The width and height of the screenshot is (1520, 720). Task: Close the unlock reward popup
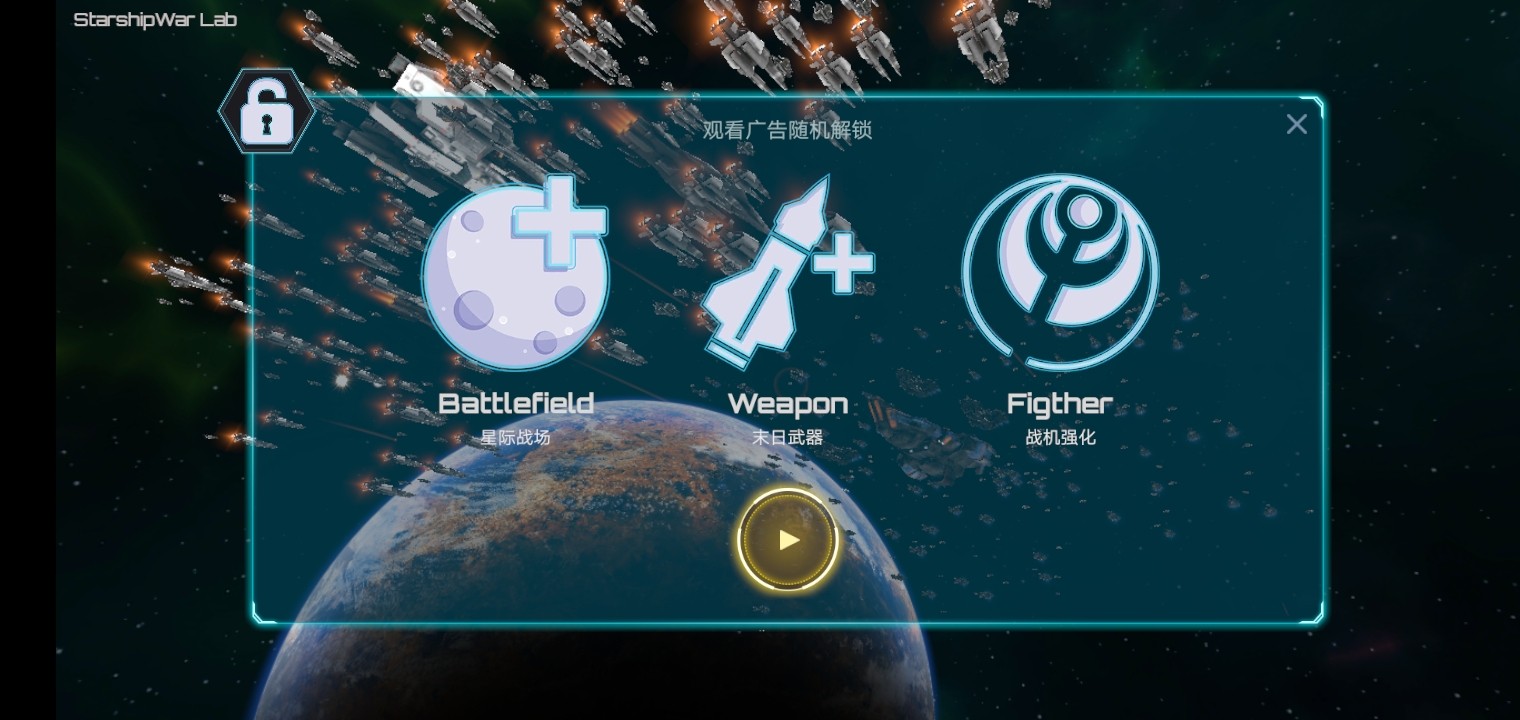click(1296, 124)
